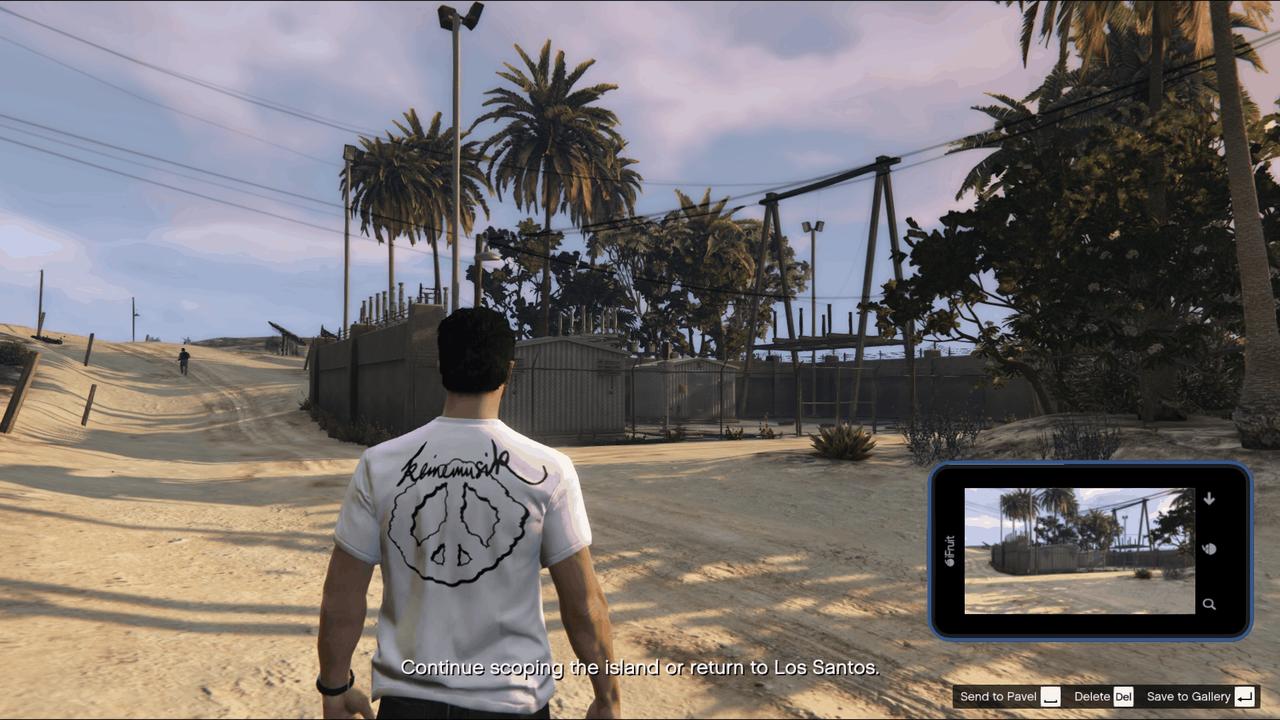Tap the round middle icon on the phone
1280x720 pixels.
point(1209,549)
